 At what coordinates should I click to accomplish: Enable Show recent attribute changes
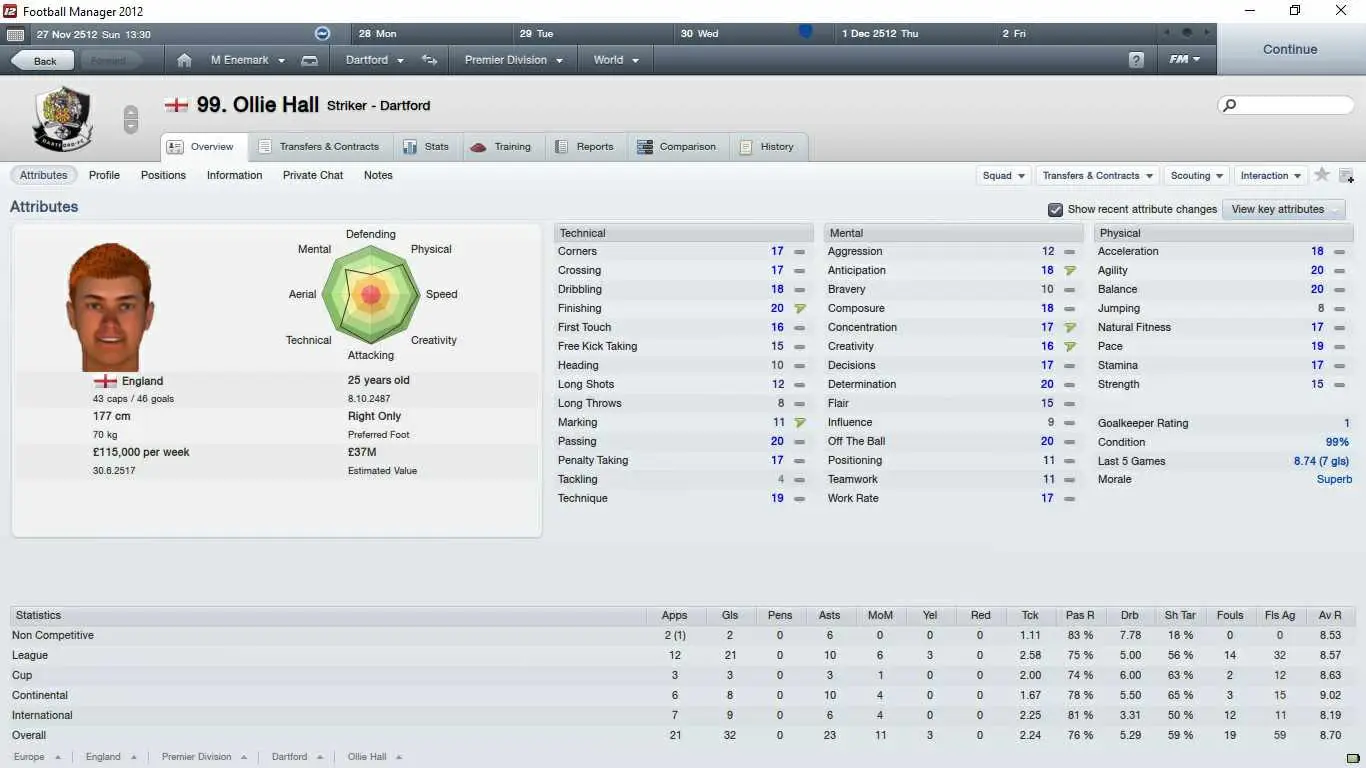(x=1055, y=210)
